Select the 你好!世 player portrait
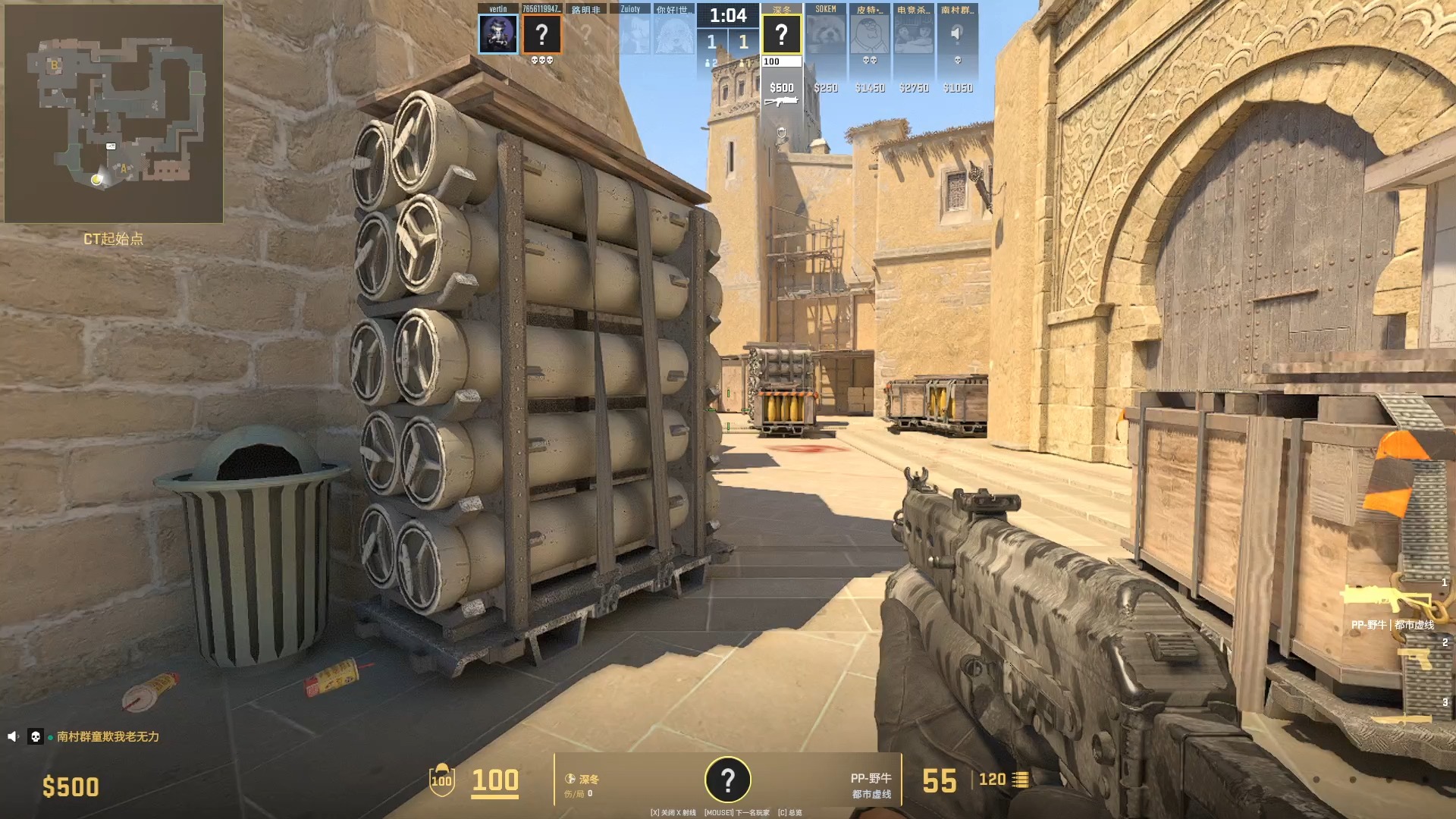Image resolution: width=1456 pixels, height=819 pixels. pyautogui.click(x=673, y=34)
